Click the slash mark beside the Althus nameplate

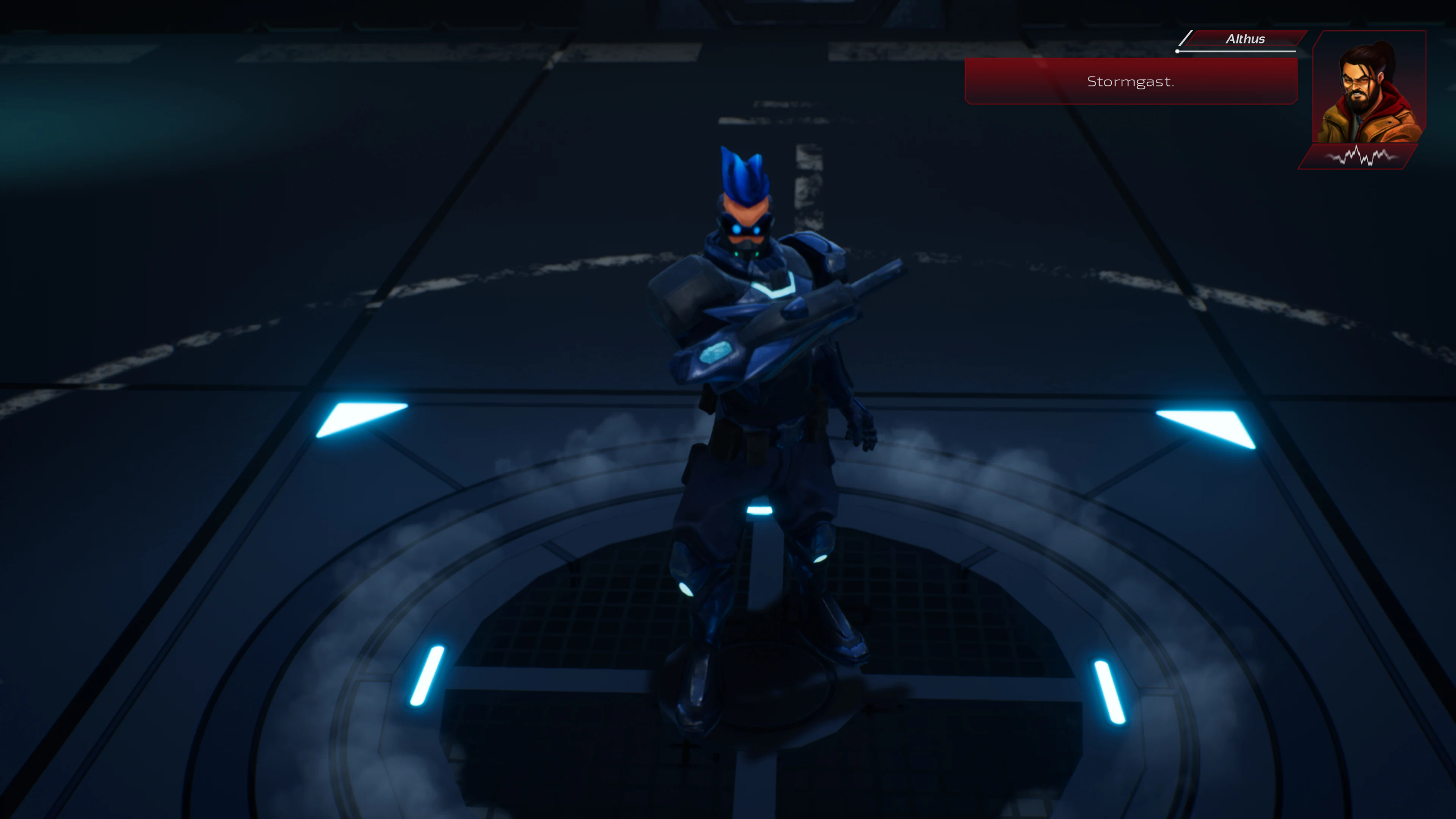(x=1186, y=38)
